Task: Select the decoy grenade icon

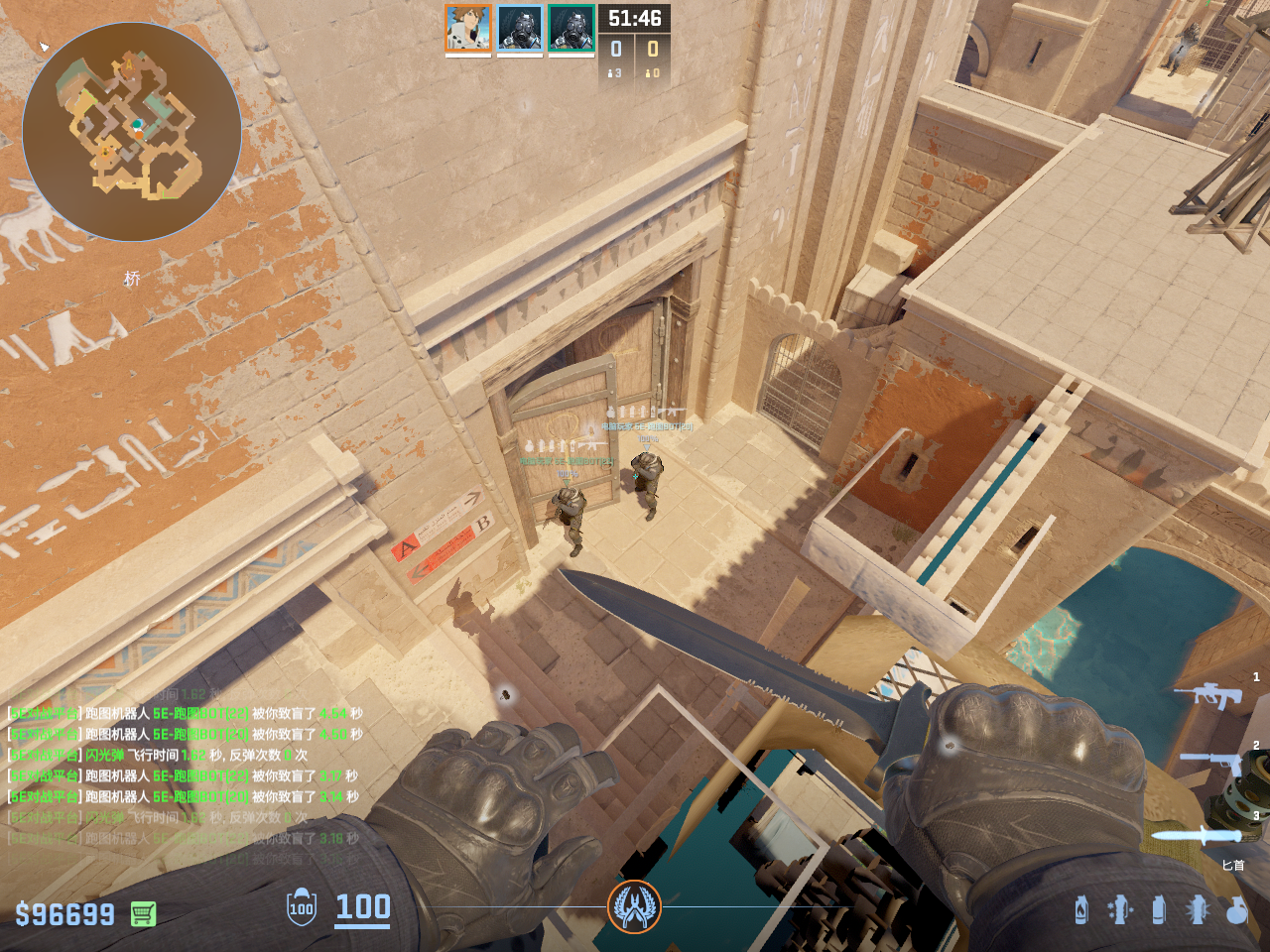Action: (1120, 909)
